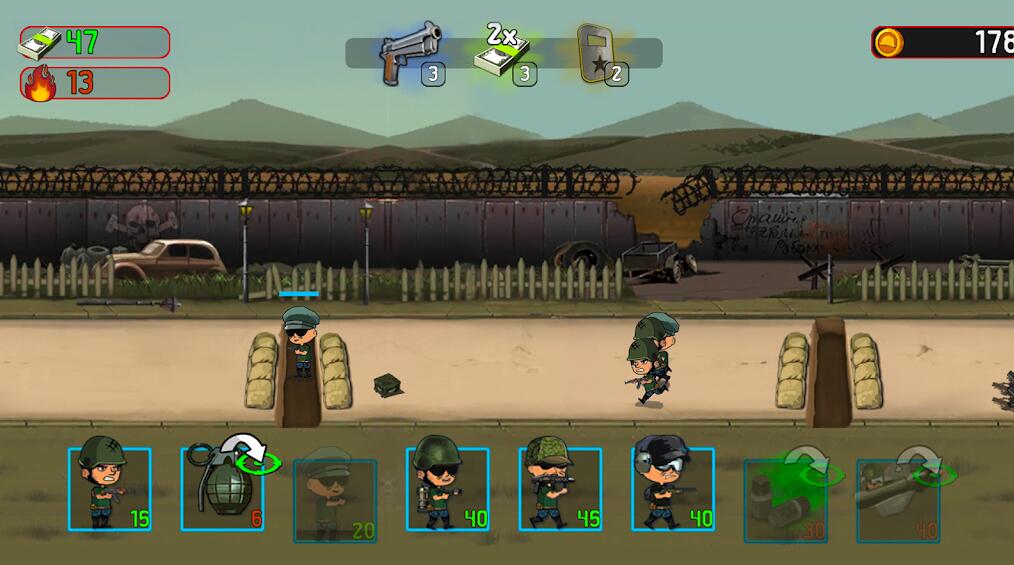Deploy the camo-cap bazooka soldier costing 45

pyautogui.click(x=560, y=489)
